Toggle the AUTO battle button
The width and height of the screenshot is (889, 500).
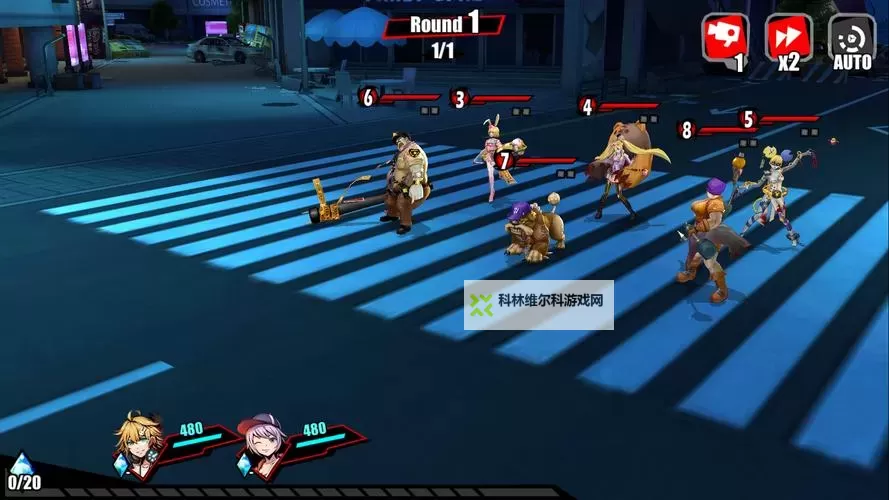(851, 40)
